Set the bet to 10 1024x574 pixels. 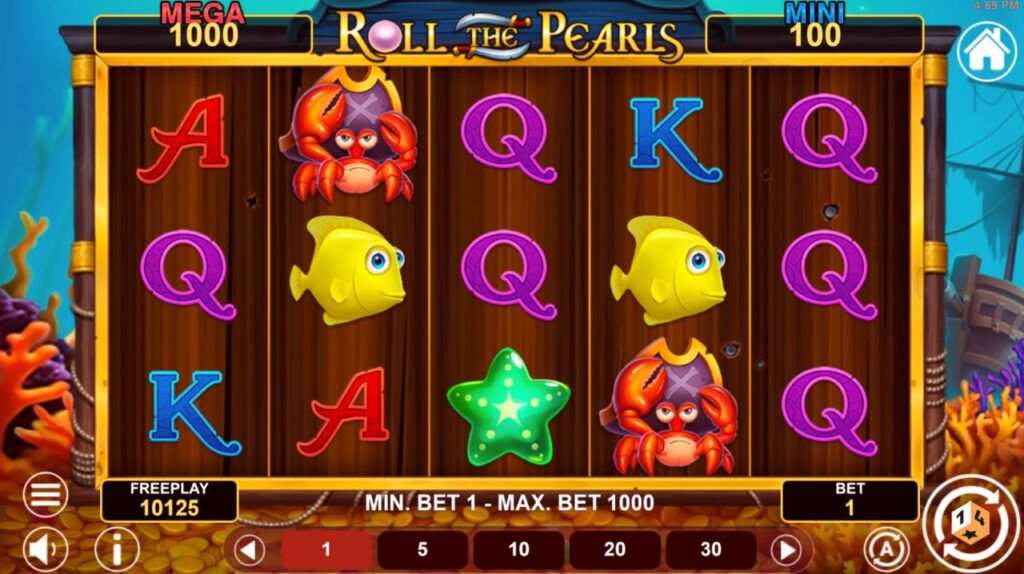pos(518,550)
